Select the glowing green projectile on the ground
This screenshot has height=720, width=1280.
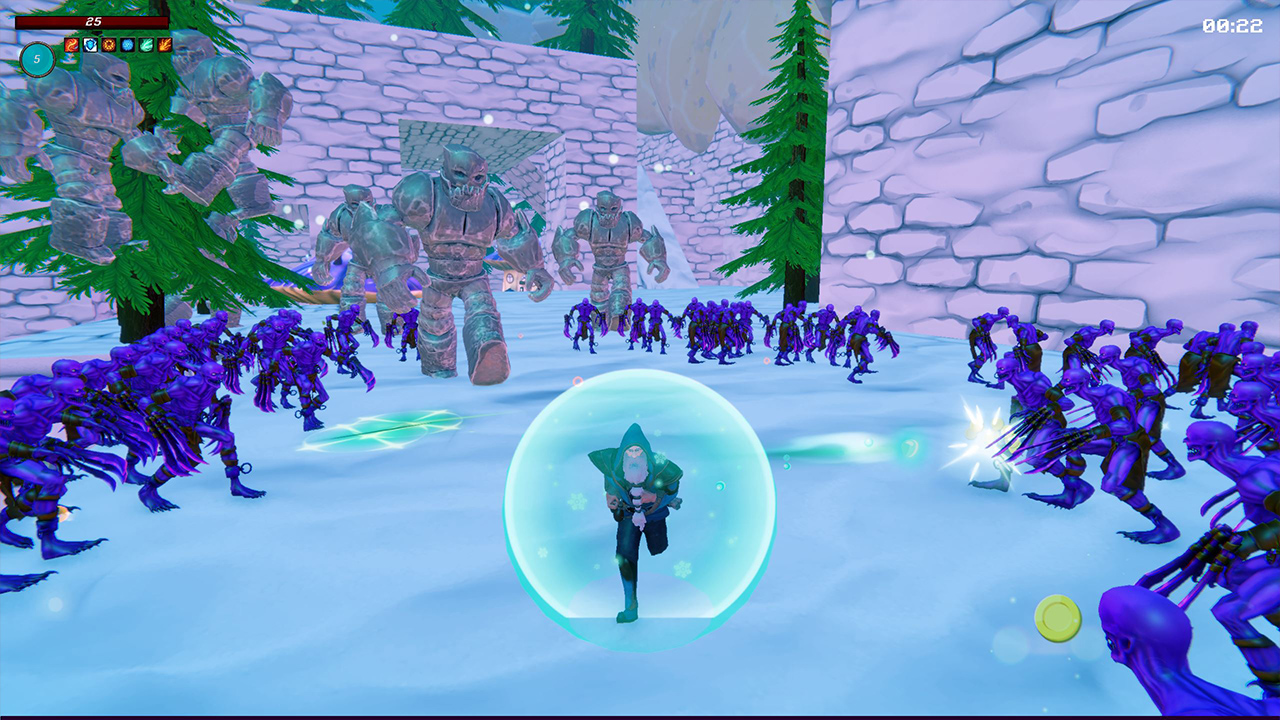coord(380,430)
